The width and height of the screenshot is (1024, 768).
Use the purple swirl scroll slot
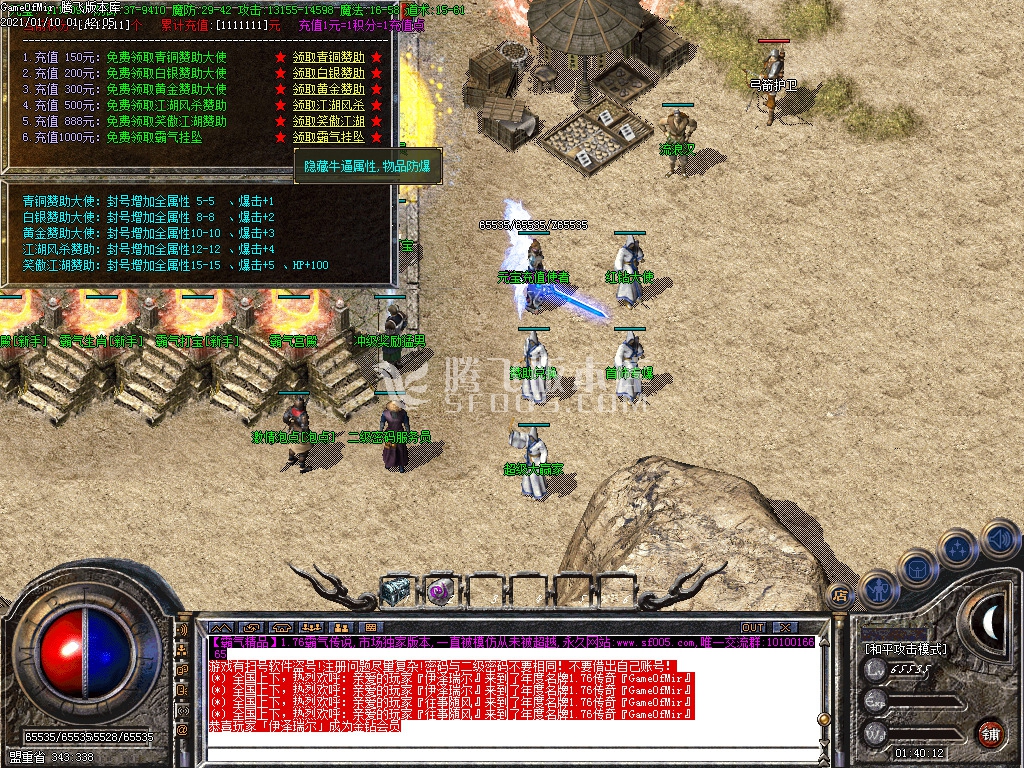tap(439, 591)
